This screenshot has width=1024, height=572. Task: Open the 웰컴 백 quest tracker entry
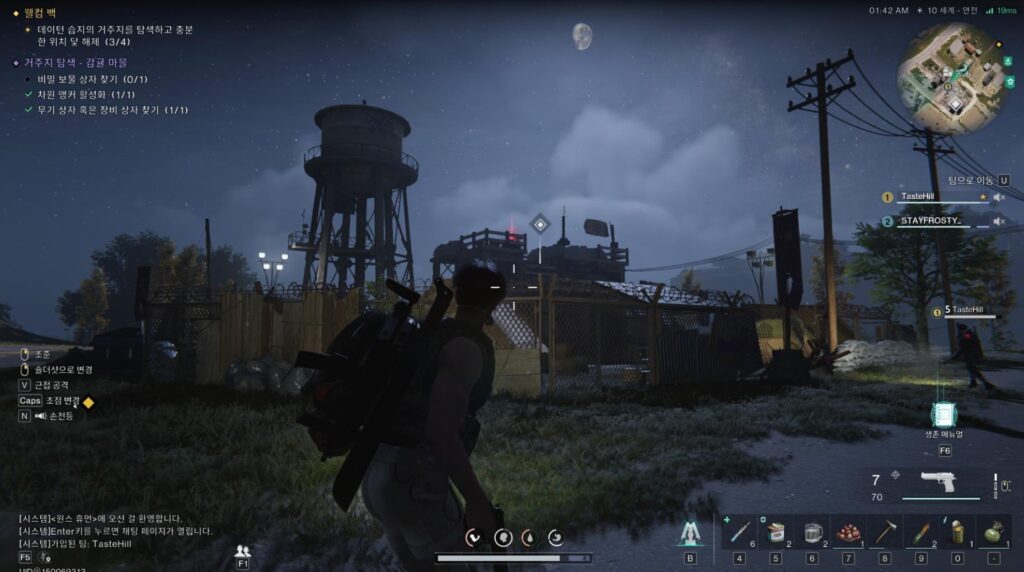pyautogui.click(x=47, y=13)
